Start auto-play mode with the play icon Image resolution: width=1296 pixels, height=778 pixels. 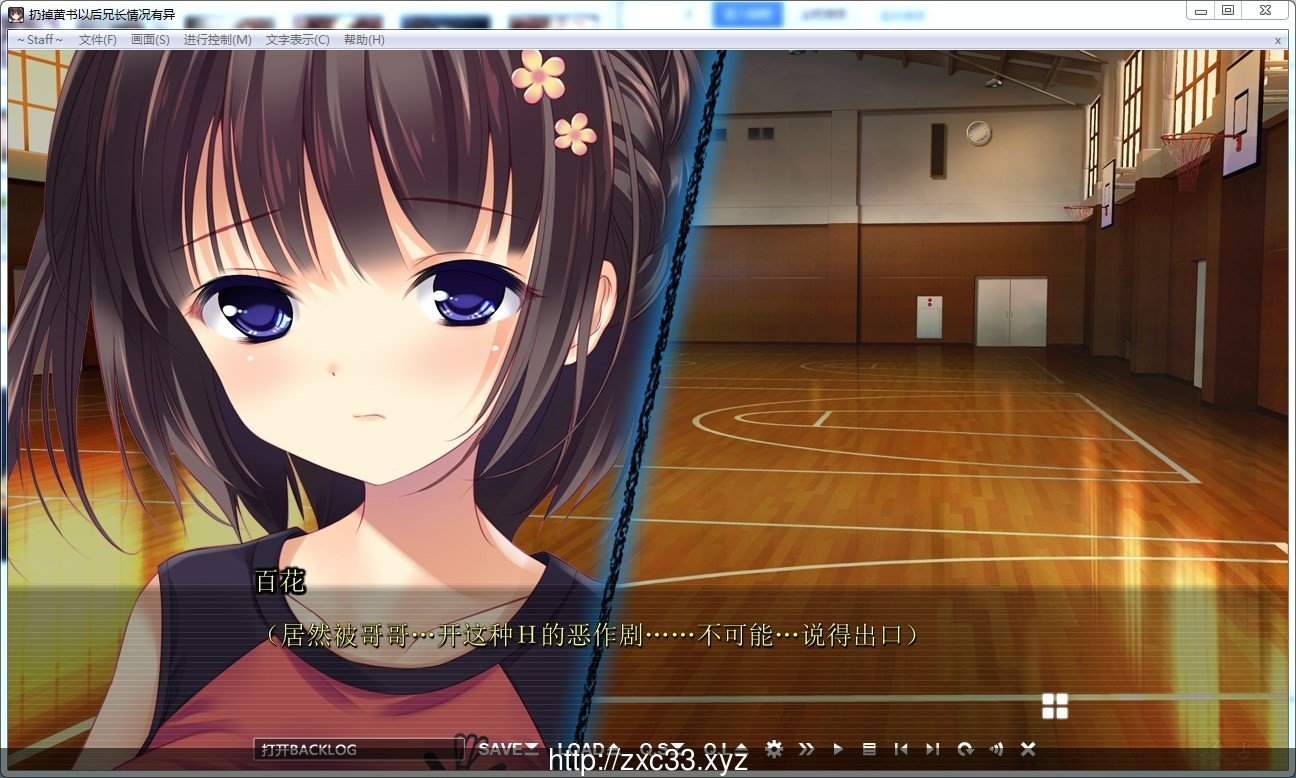[x=839, y=748]
